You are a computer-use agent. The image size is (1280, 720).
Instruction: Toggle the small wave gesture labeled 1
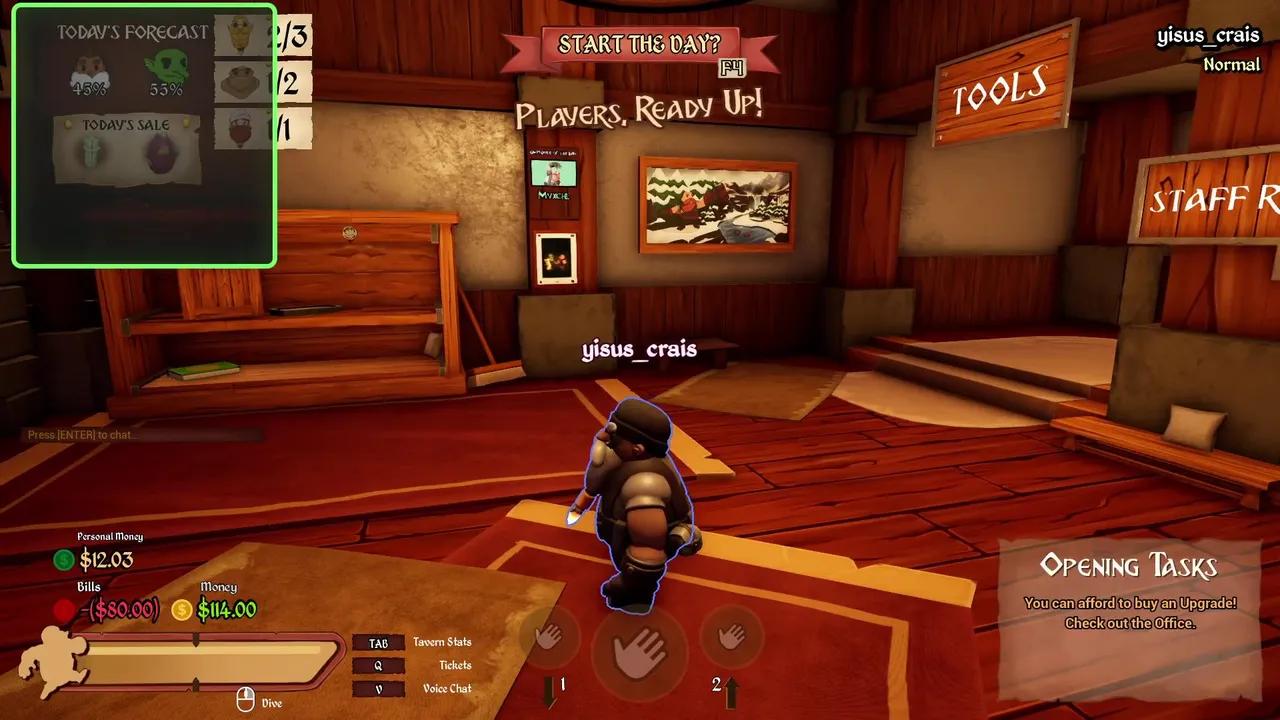548,640
